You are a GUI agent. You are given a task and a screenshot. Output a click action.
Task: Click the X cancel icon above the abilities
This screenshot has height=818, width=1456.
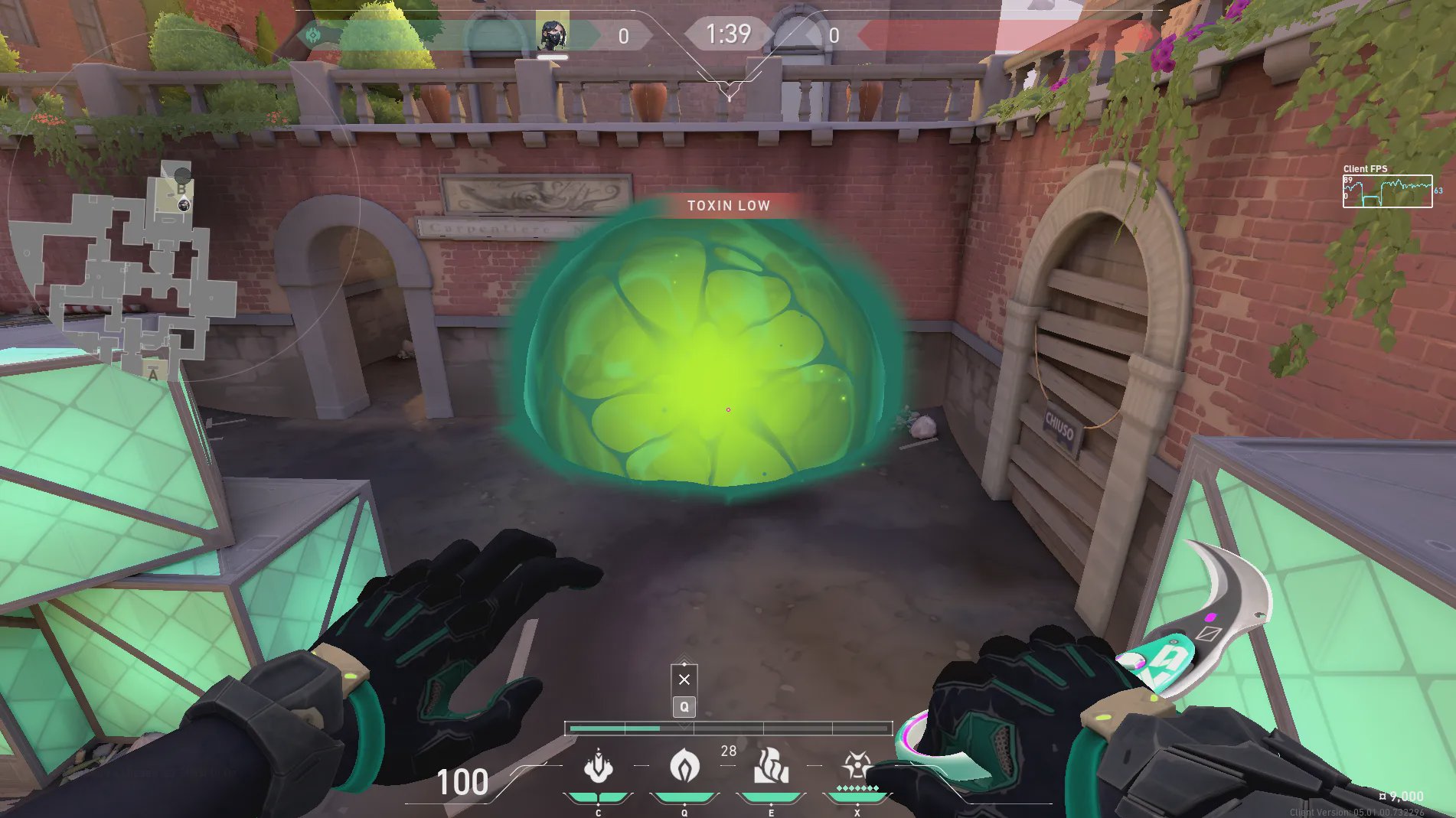pyautogui.click(x=684, y=679)
